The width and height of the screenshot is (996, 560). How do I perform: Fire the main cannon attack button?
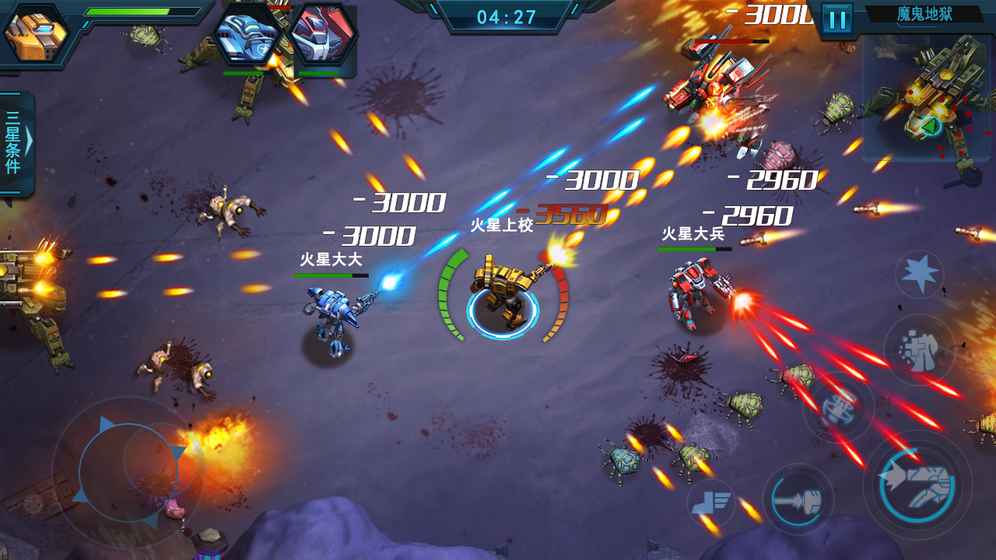coord(917,482)
